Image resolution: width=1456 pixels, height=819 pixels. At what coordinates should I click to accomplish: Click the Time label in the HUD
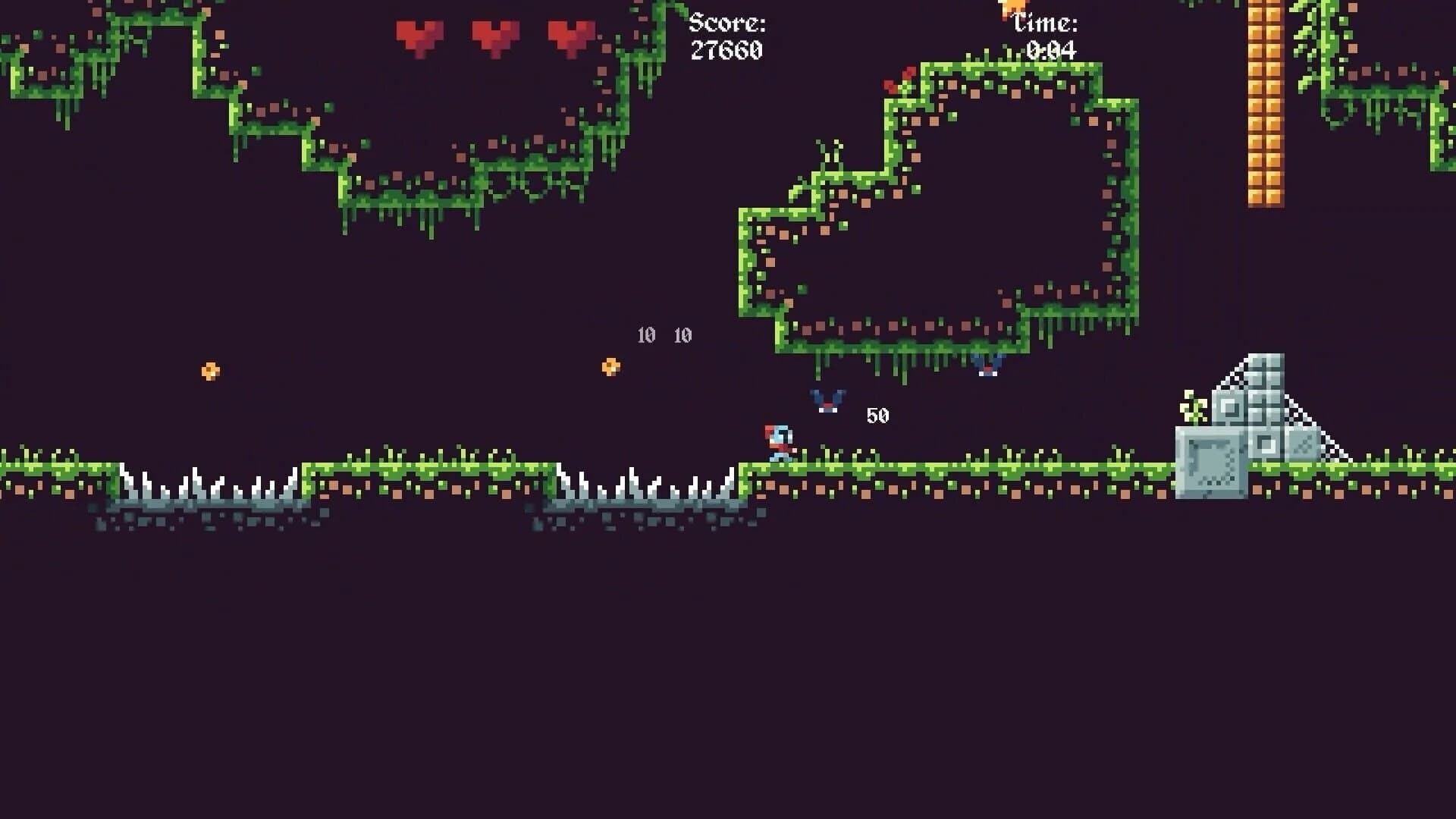(1048, 21)
